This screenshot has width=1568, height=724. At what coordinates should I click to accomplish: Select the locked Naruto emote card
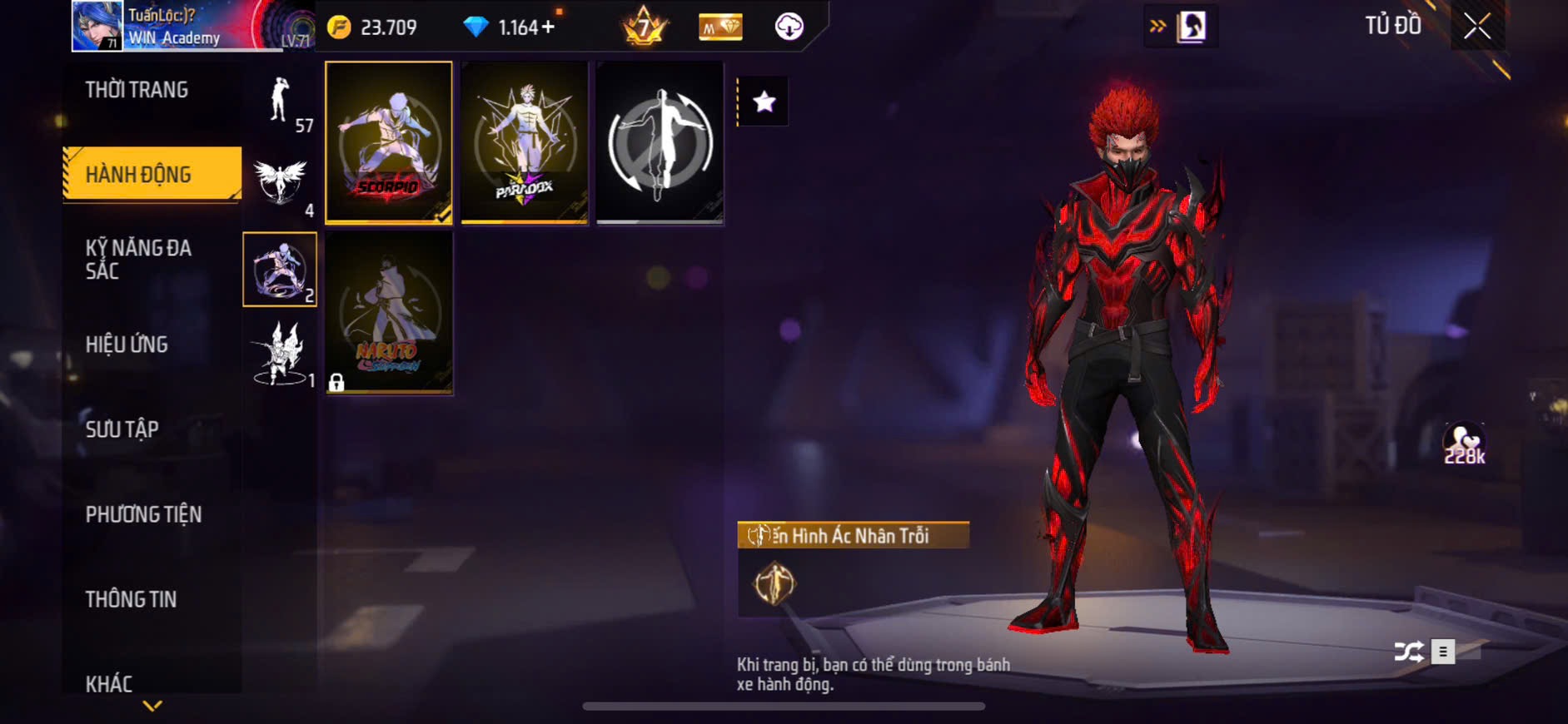(x=389, y=312)
